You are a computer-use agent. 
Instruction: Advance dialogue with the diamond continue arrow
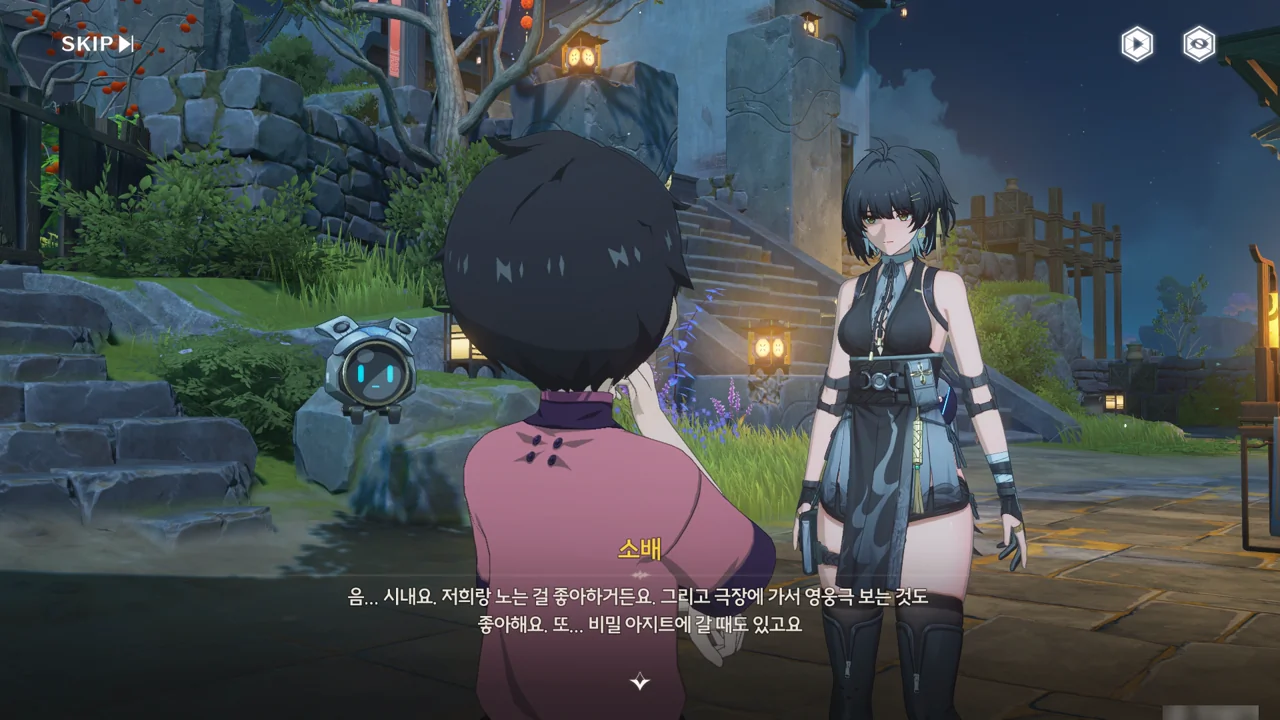(640, 682)
